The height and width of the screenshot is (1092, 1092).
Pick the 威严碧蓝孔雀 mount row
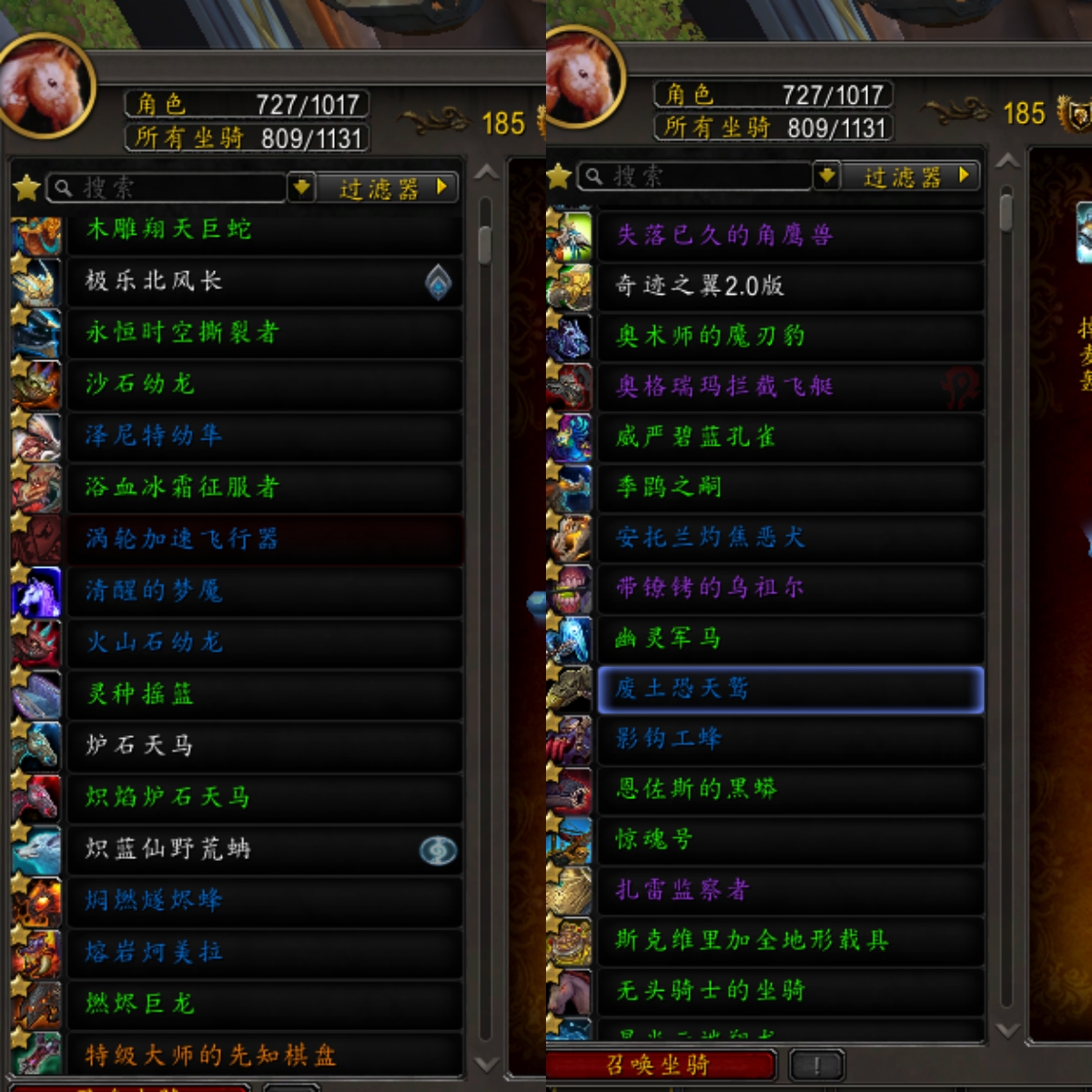coord(790,437)
